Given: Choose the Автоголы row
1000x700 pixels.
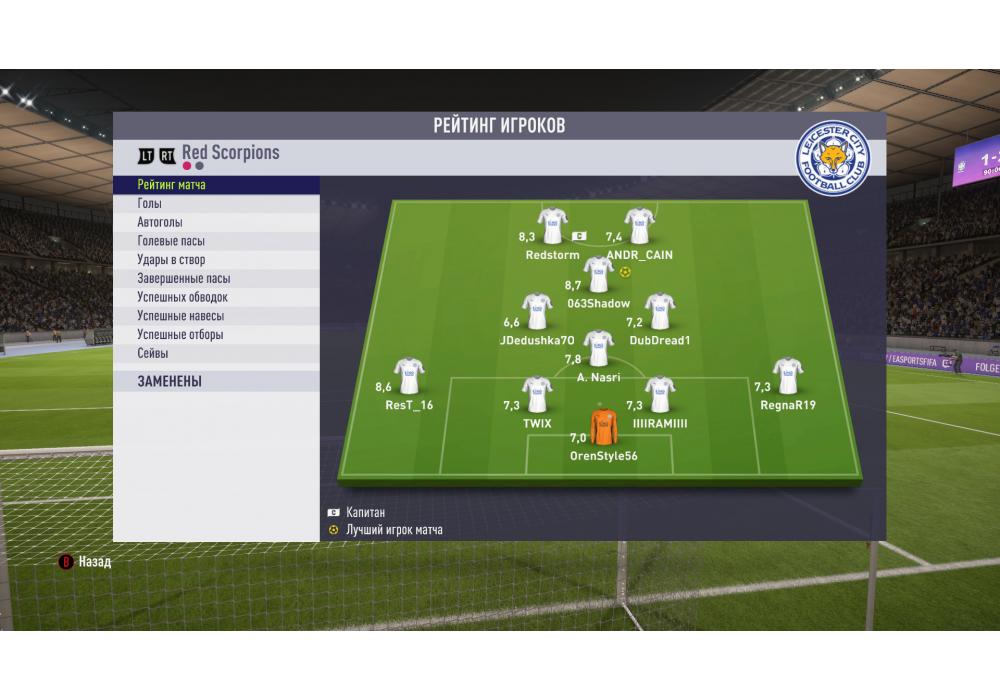Looking at the screenshot, I should (216, 223).
